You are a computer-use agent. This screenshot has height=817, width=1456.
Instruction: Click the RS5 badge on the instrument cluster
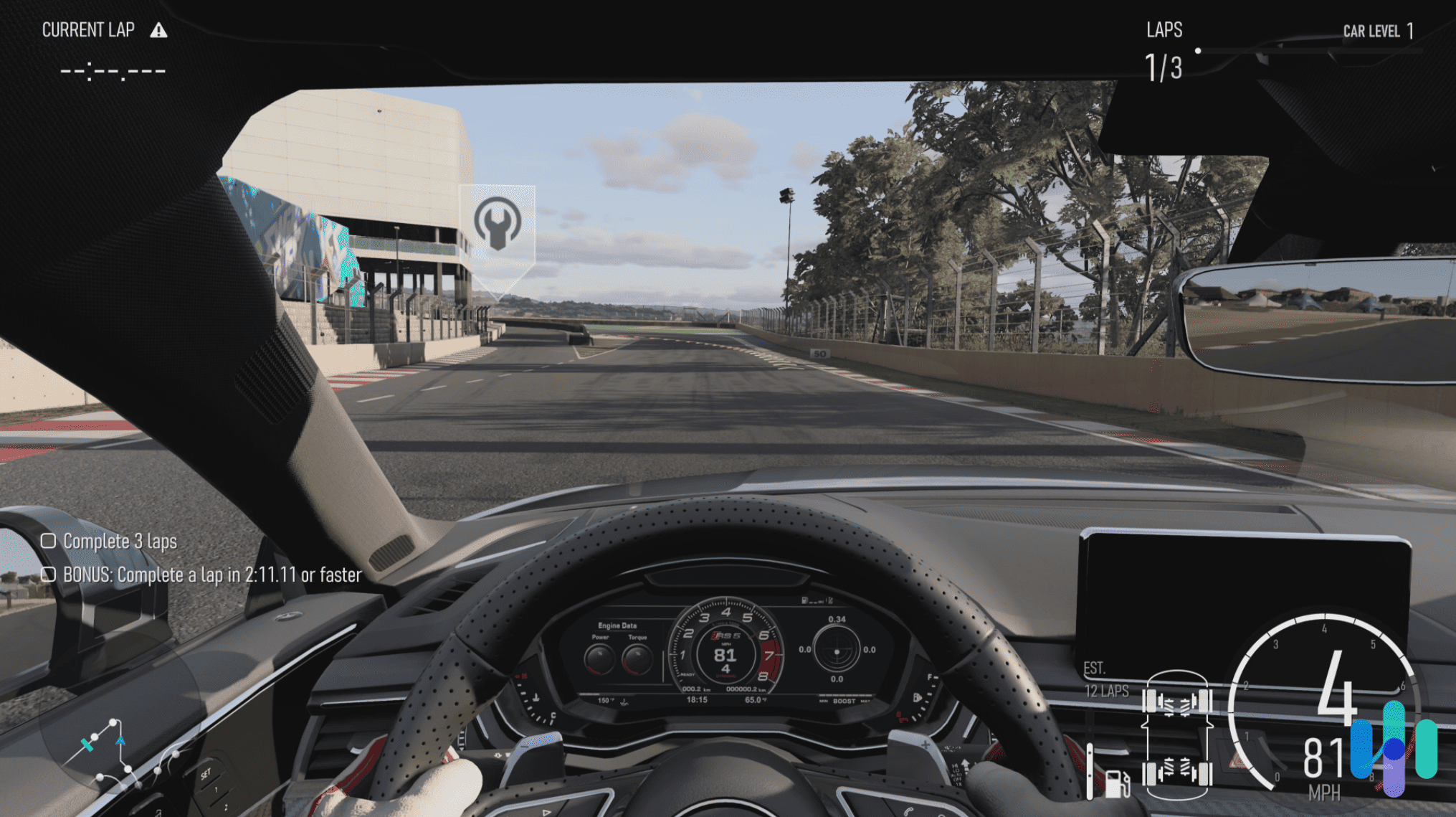728,636
